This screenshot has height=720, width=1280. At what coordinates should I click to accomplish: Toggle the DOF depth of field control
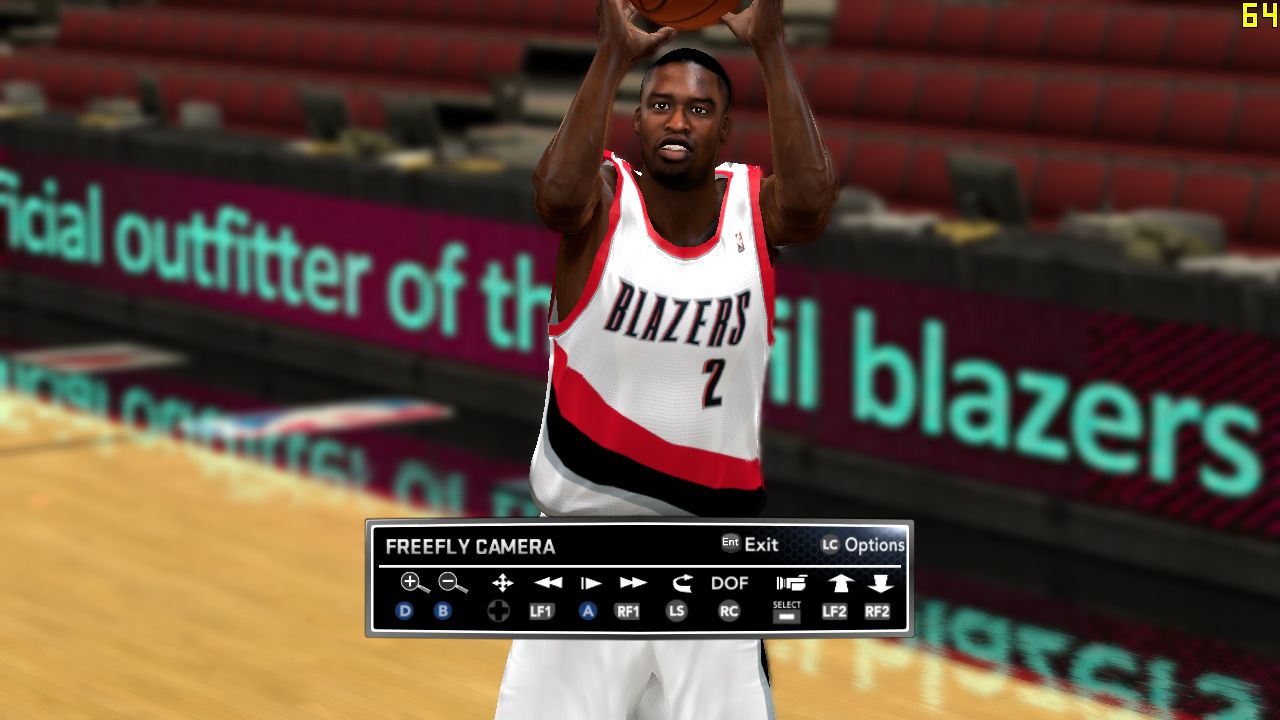coord(729,583)
